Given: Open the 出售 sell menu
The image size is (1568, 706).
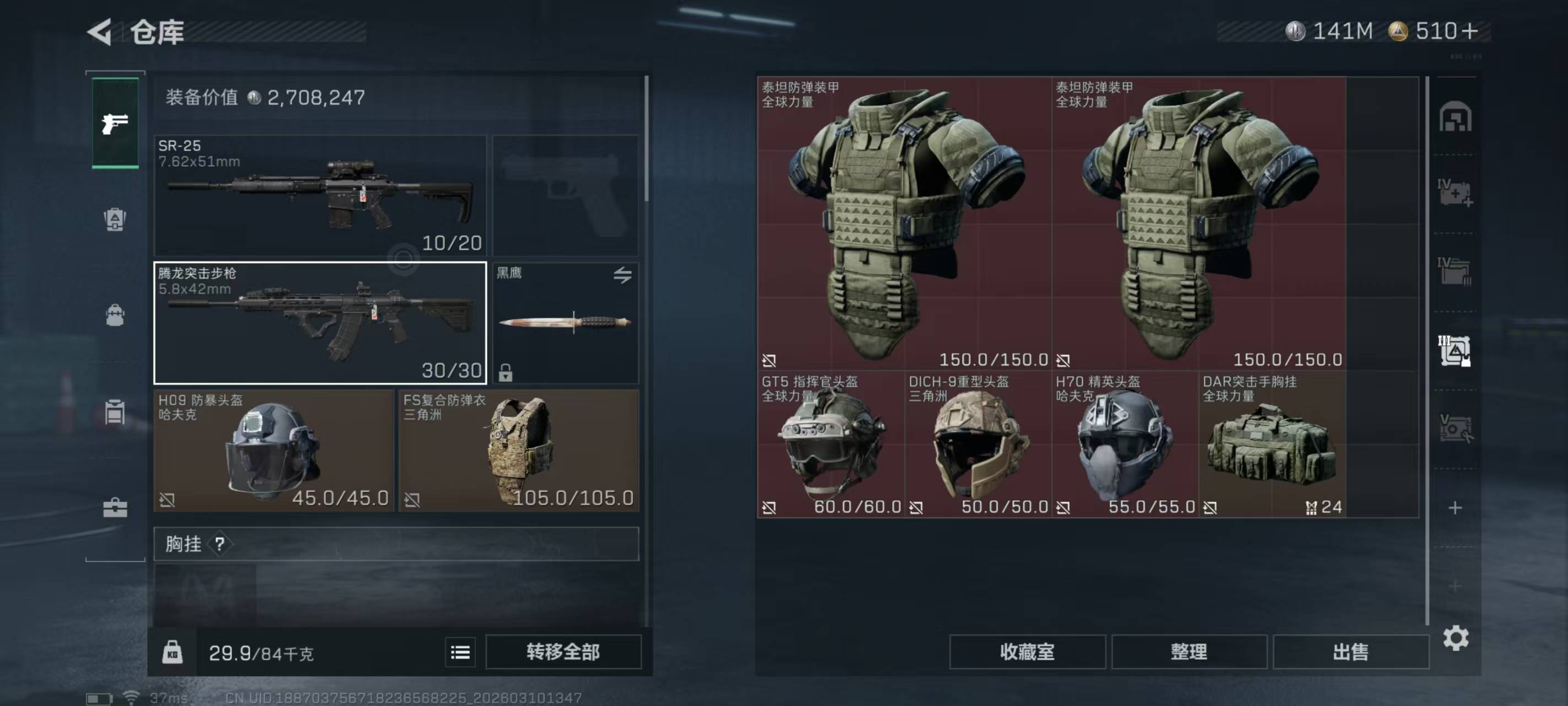Looking at the screenshot, I should [1351, 652].
